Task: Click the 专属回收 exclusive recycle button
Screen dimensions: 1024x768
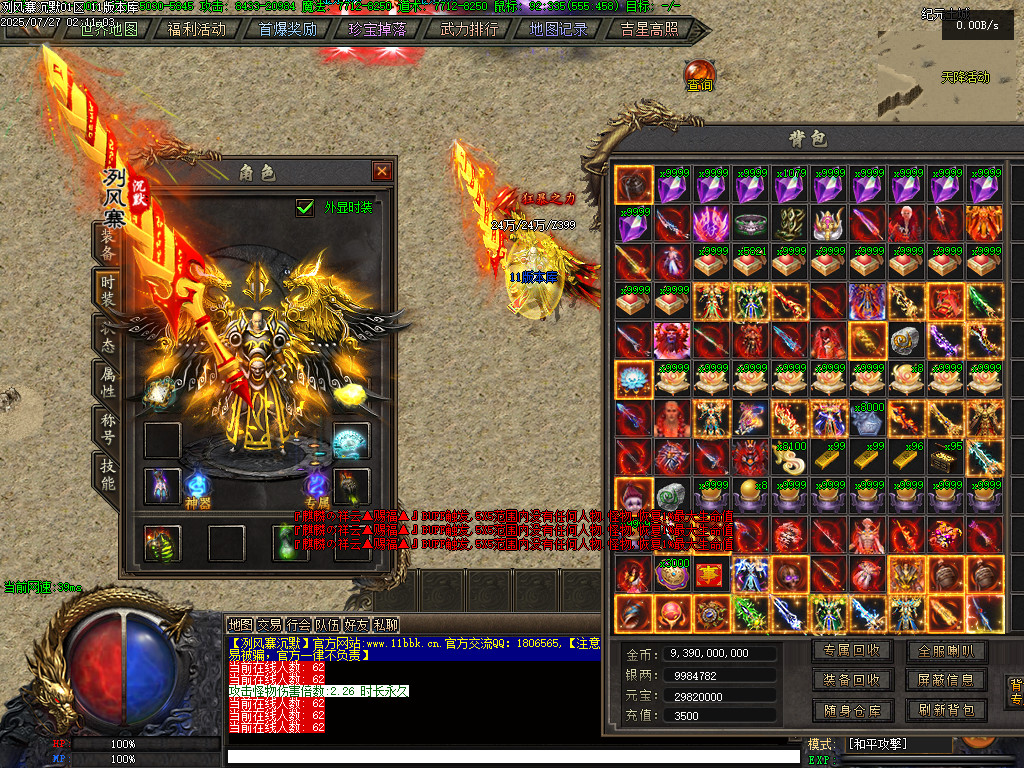Action: (852, 651)
